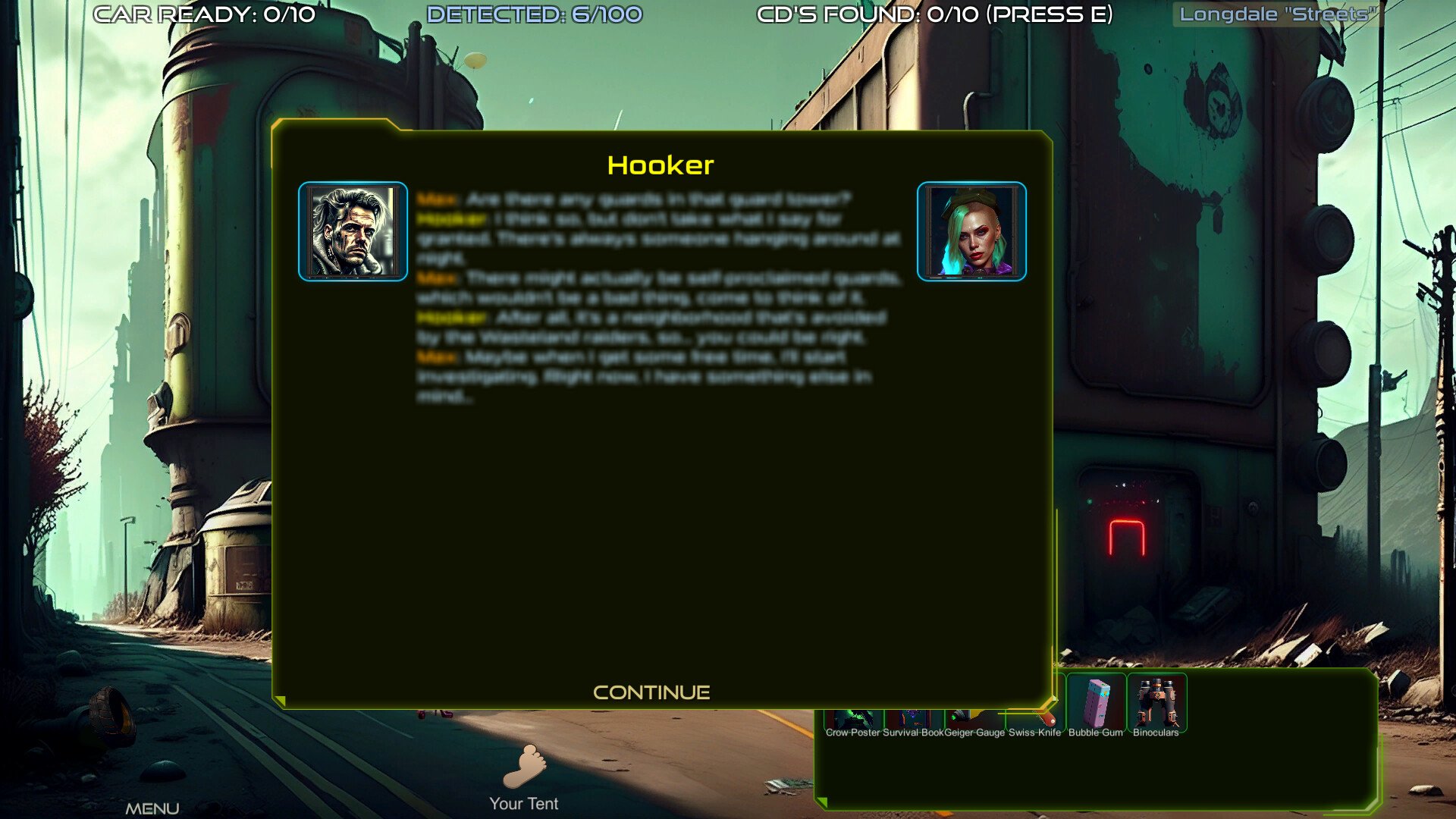This screenshot has height=819, width=1456.
Task: Select the Binoculars in your inventory
Action: pyautogui.click(x=1156, y=702)
